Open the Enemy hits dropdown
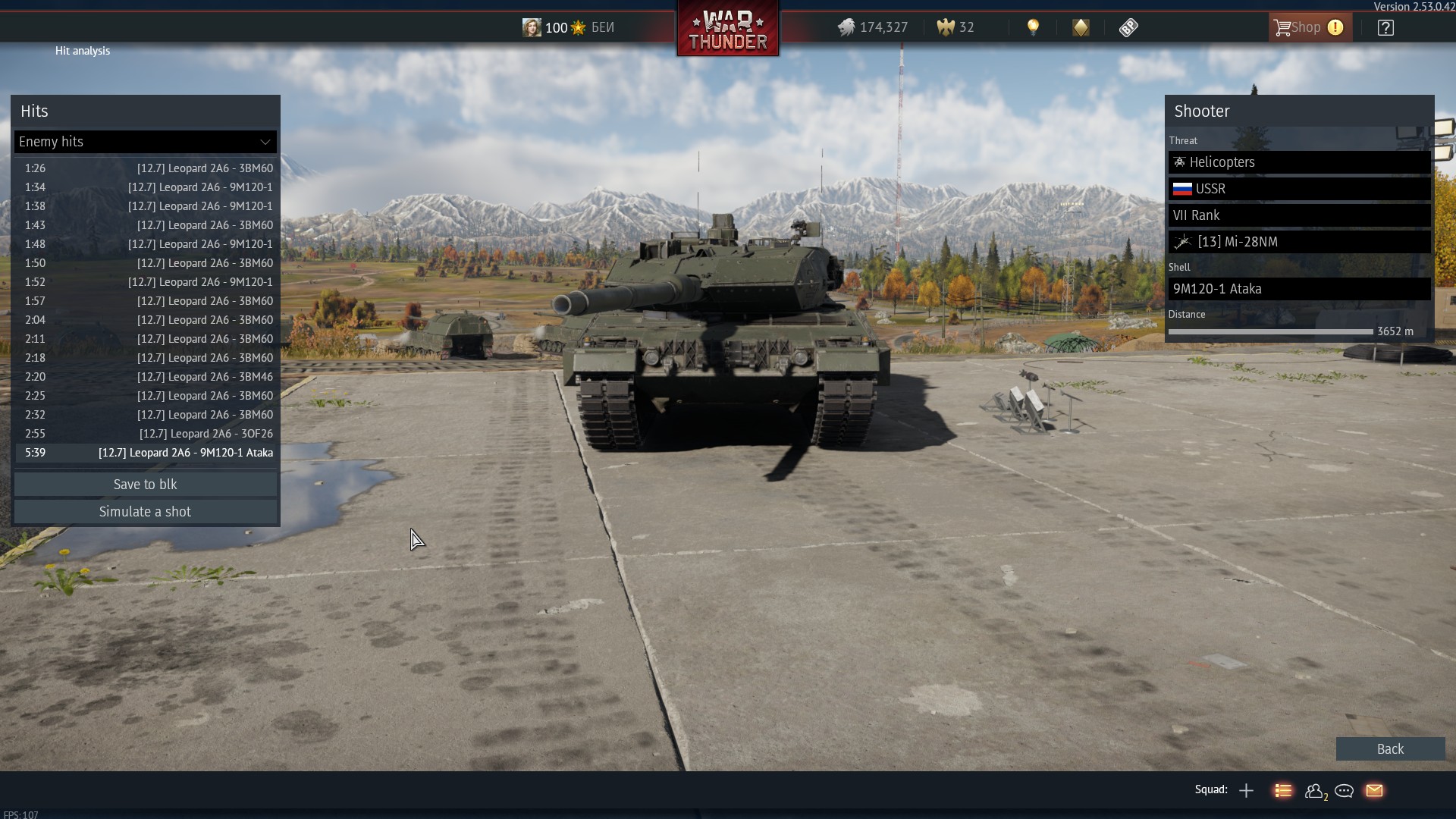The width and height of the screenshot is (1456, 819). click(x=145, y=142)
